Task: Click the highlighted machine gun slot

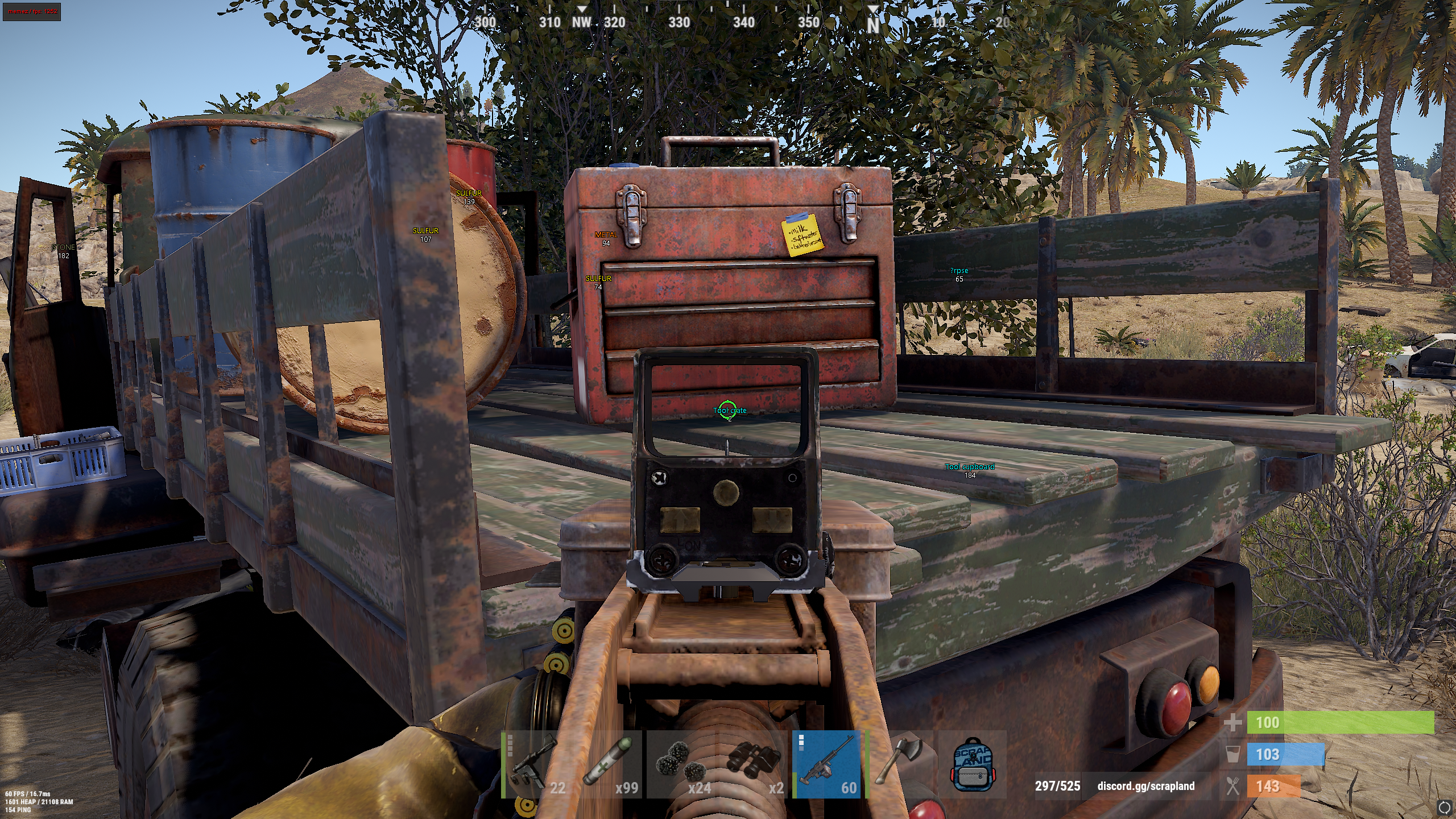Action: click(826, 764)
